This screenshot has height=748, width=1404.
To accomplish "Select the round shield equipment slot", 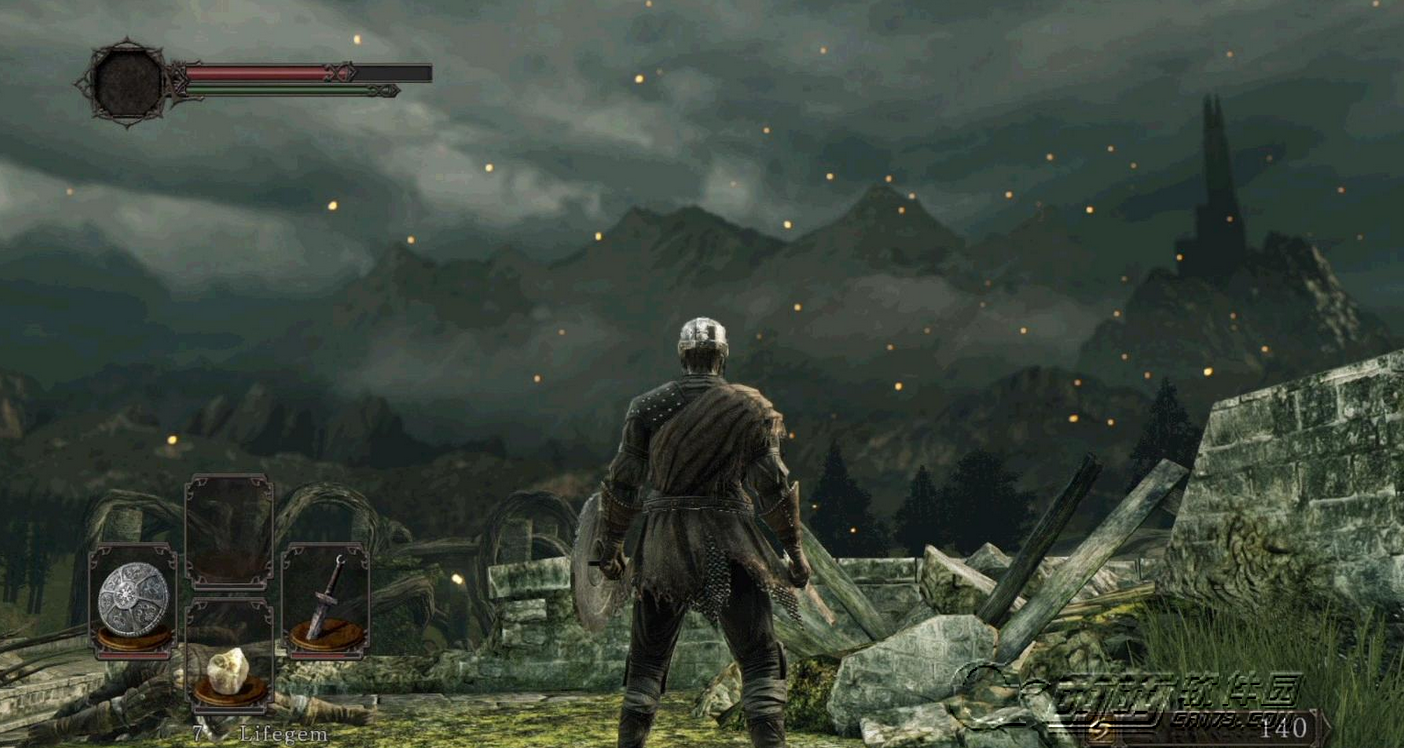I will point(133,600).
